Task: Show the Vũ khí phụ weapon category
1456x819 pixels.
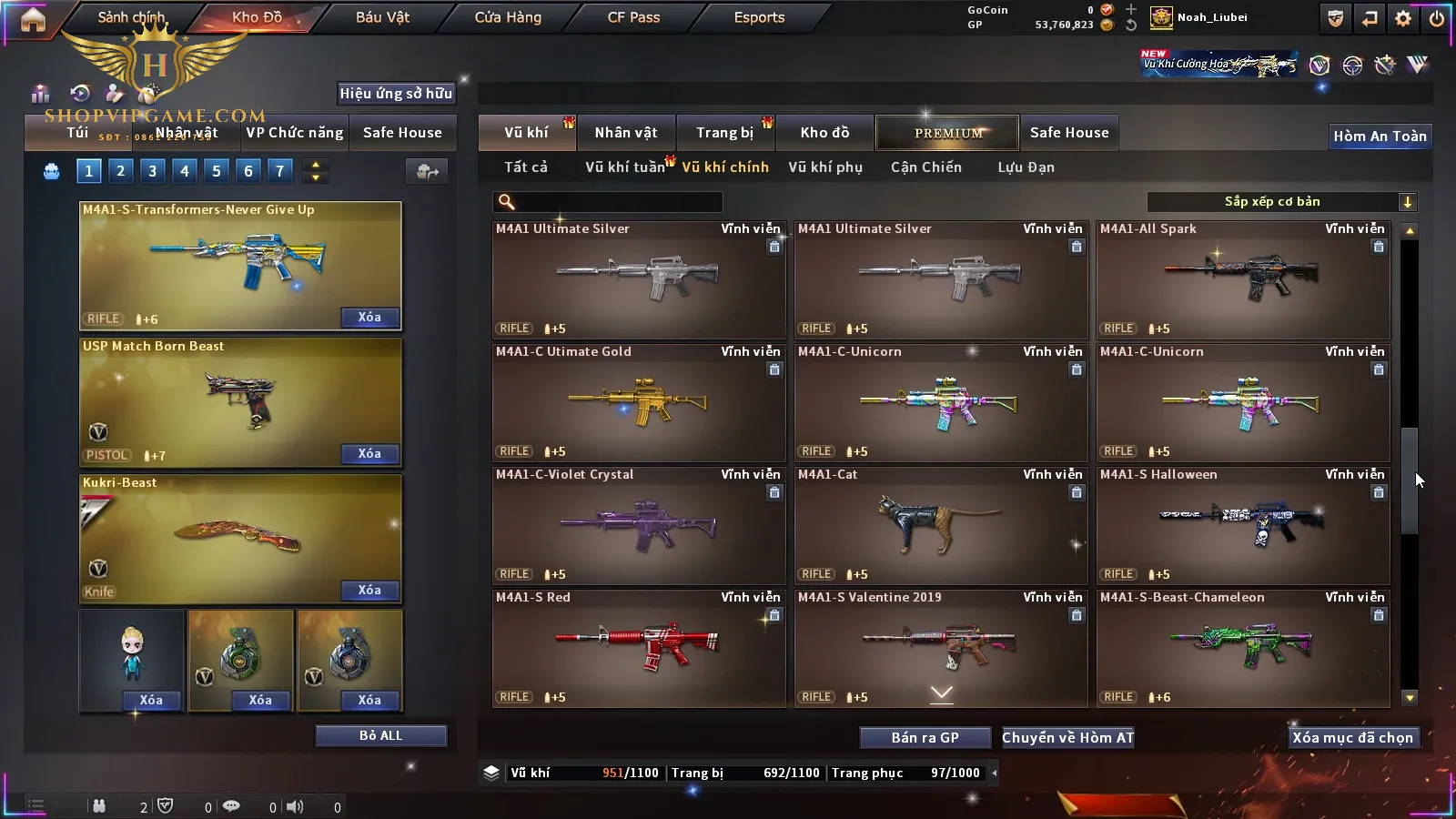Action: 824,167
